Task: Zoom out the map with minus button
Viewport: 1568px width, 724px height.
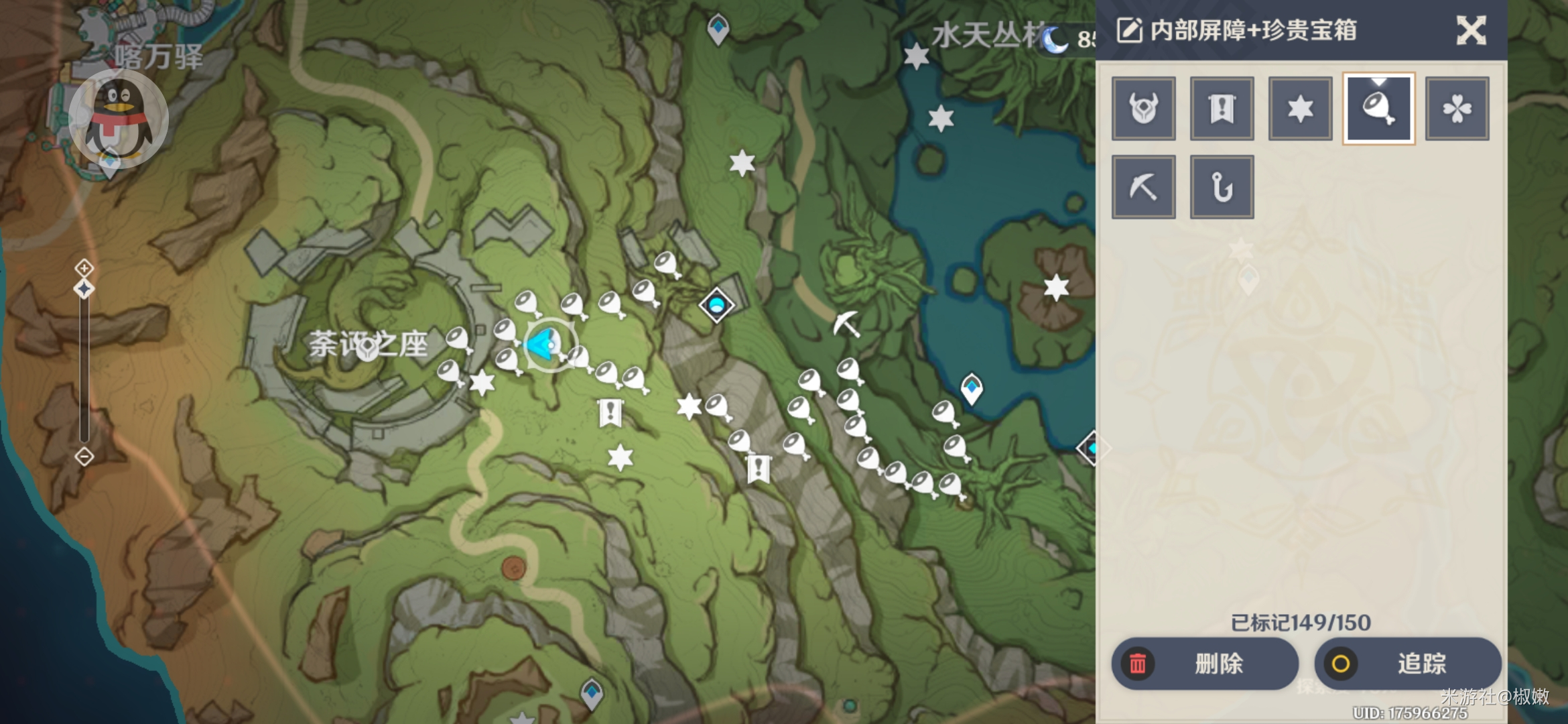Action: coord(84,457)
